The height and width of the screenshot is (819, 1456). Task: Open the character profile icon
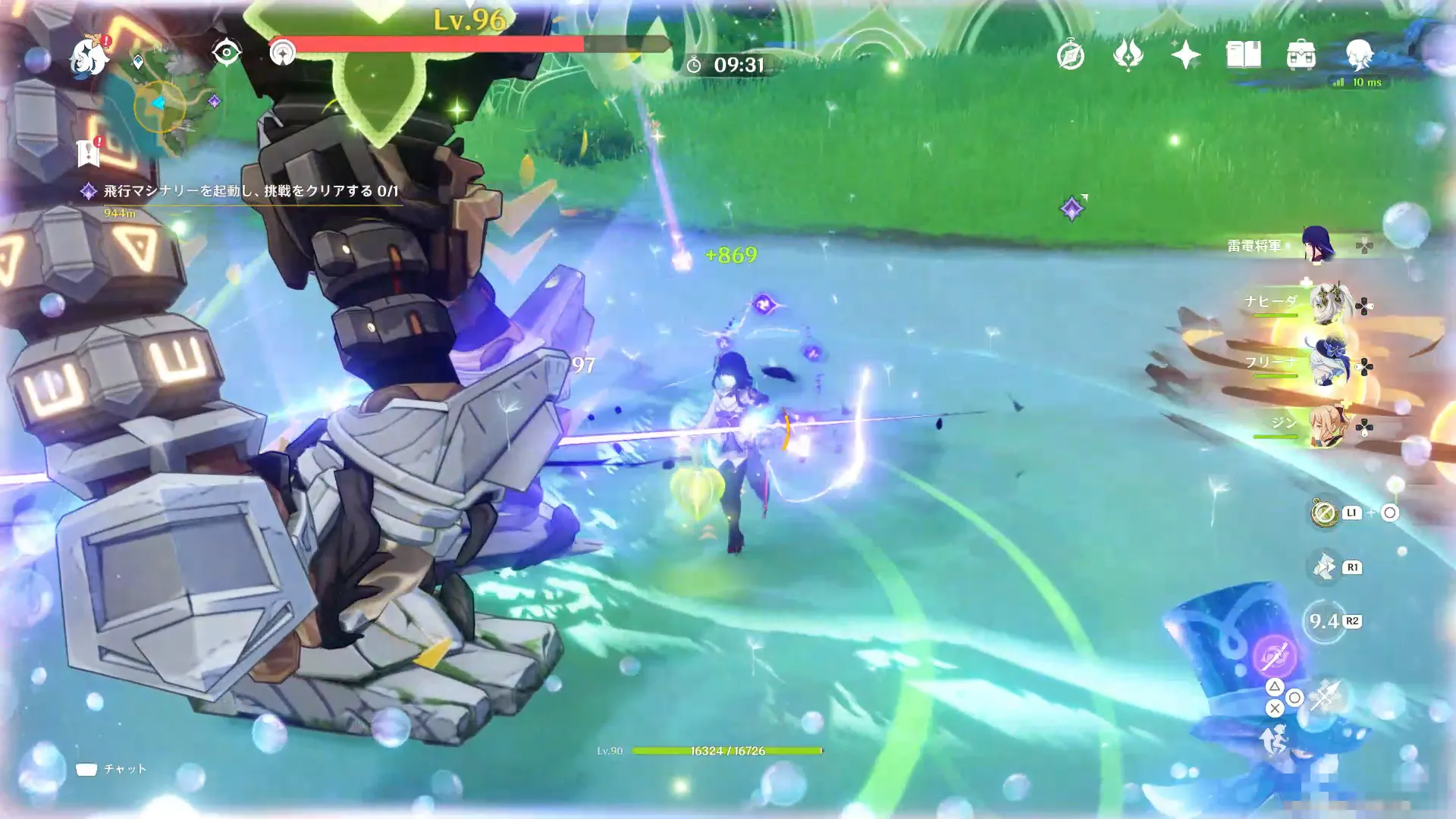click(x=1359, y=55)
